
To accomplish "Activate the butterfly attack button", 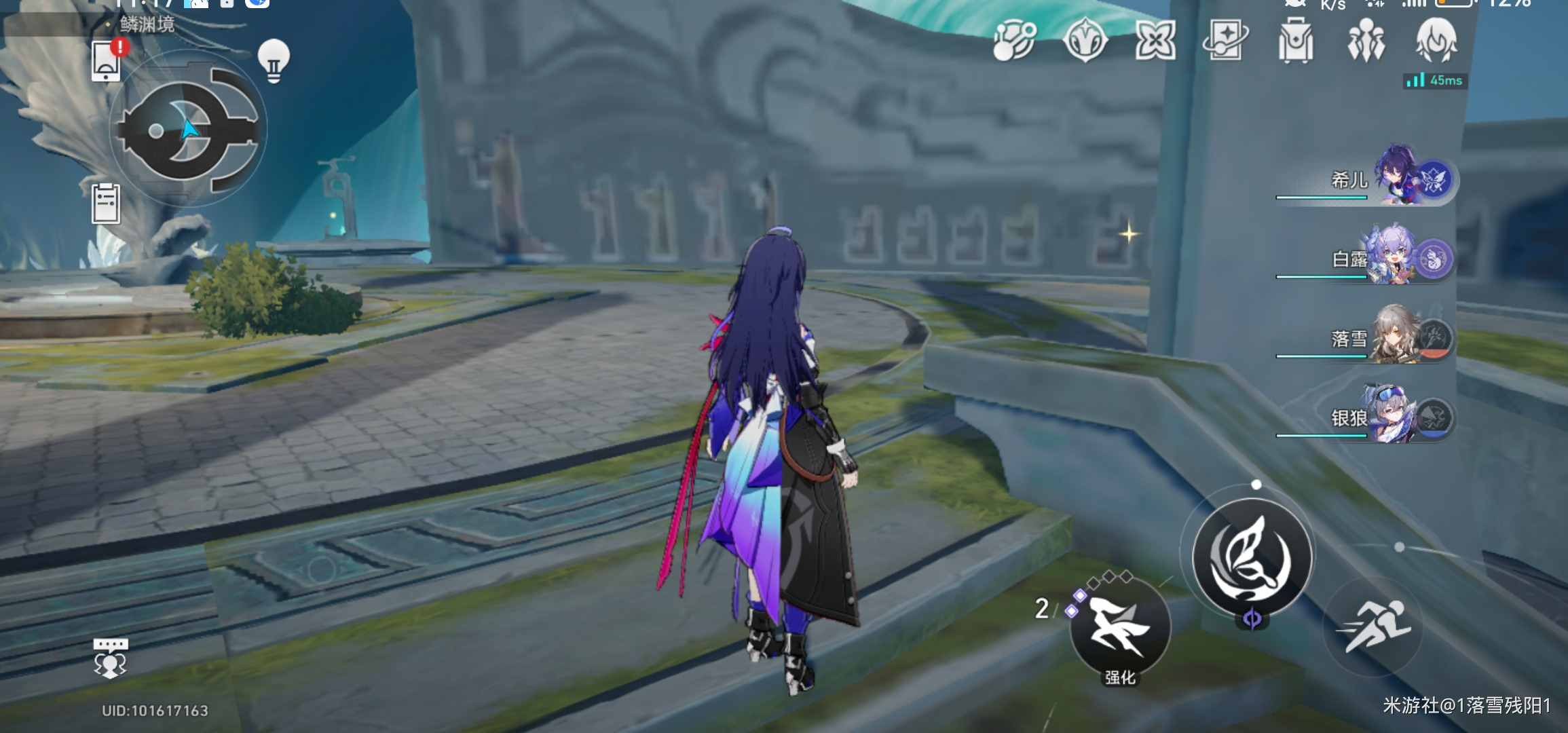I will pyautogui.click(x=1251, y=557).
